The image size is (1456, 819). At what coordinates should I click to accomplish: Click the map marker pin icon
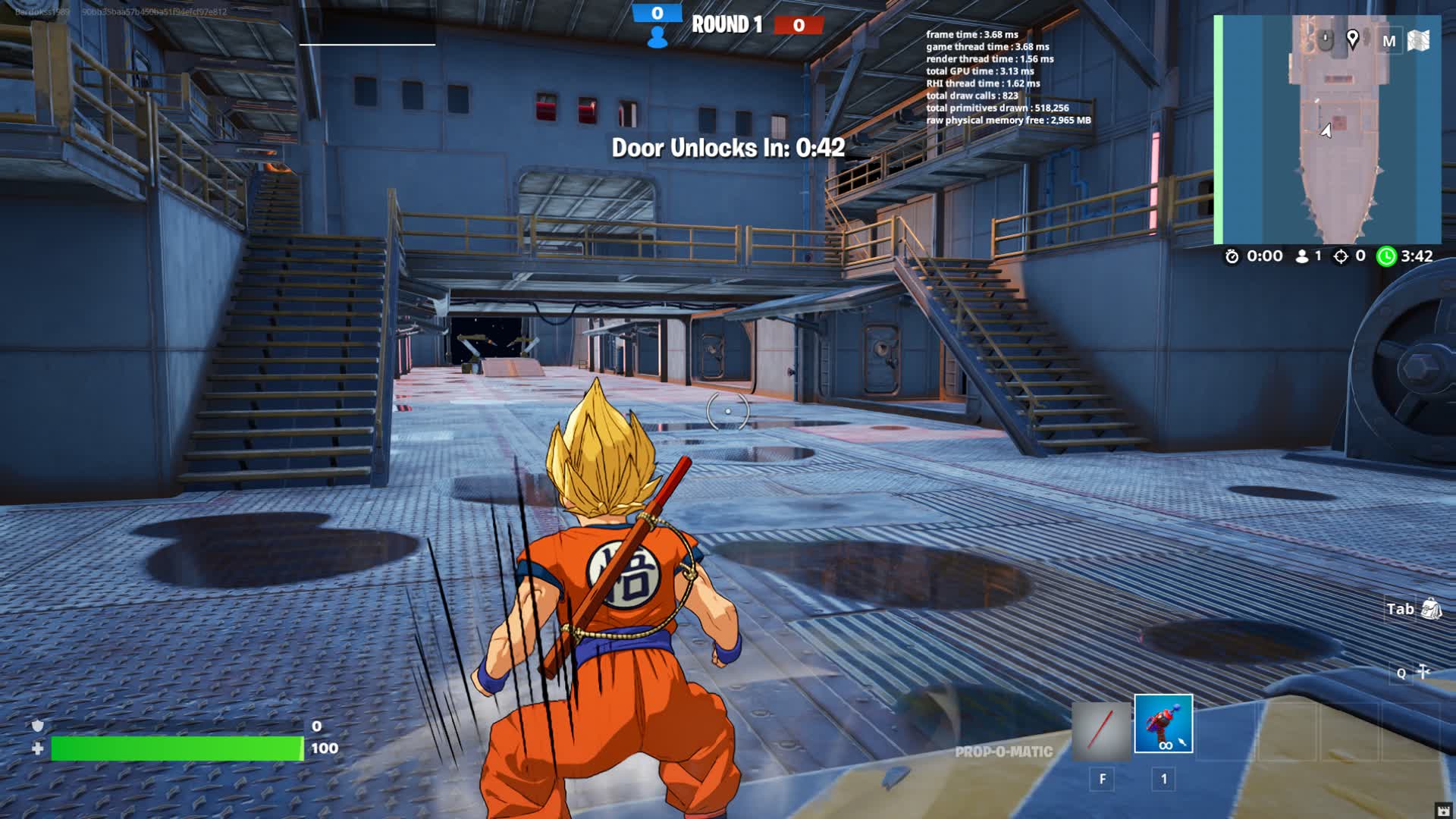[x=1352, y=39]
